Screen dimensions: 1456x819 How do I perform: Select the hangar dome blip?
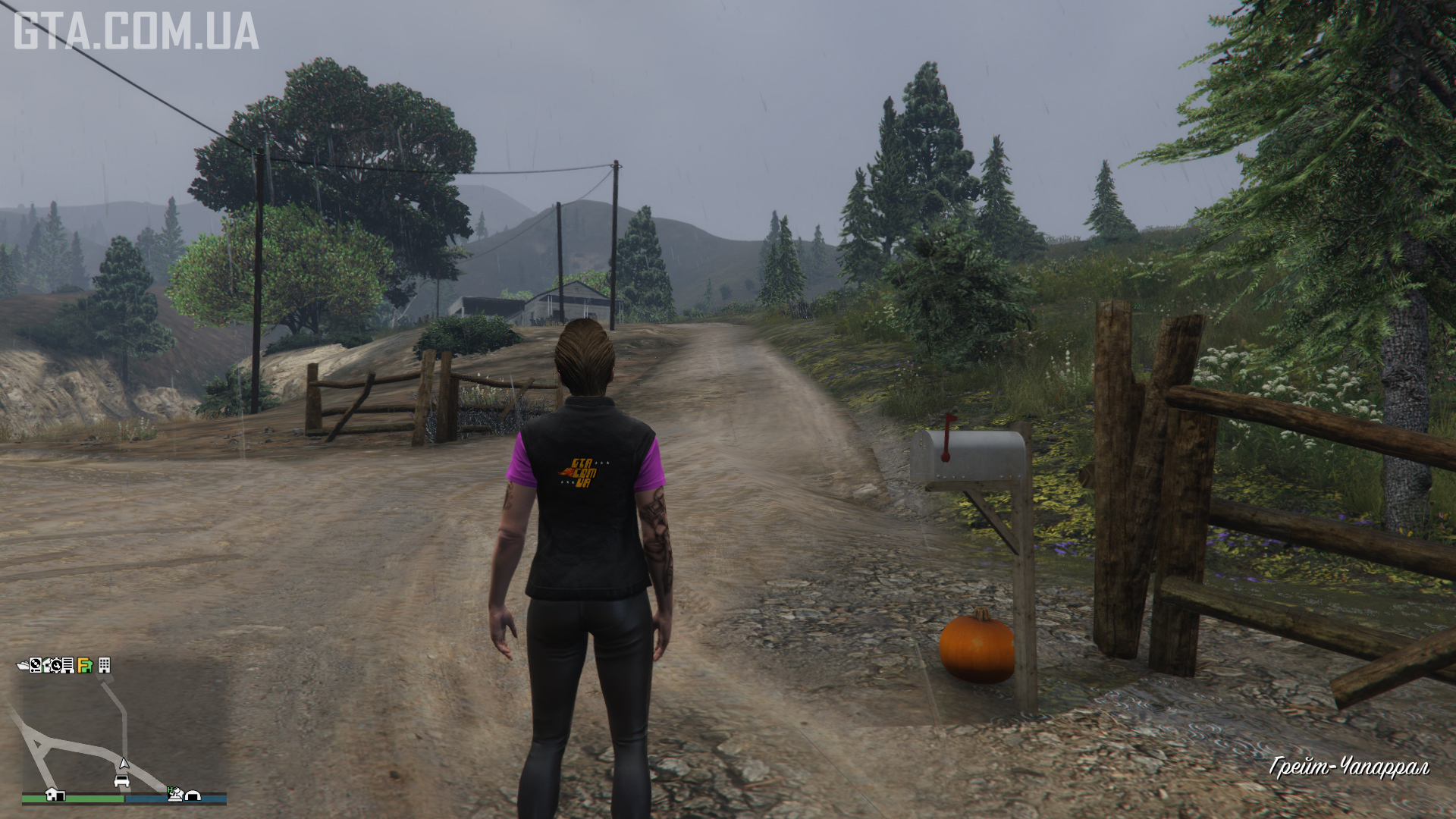(193, 795)
